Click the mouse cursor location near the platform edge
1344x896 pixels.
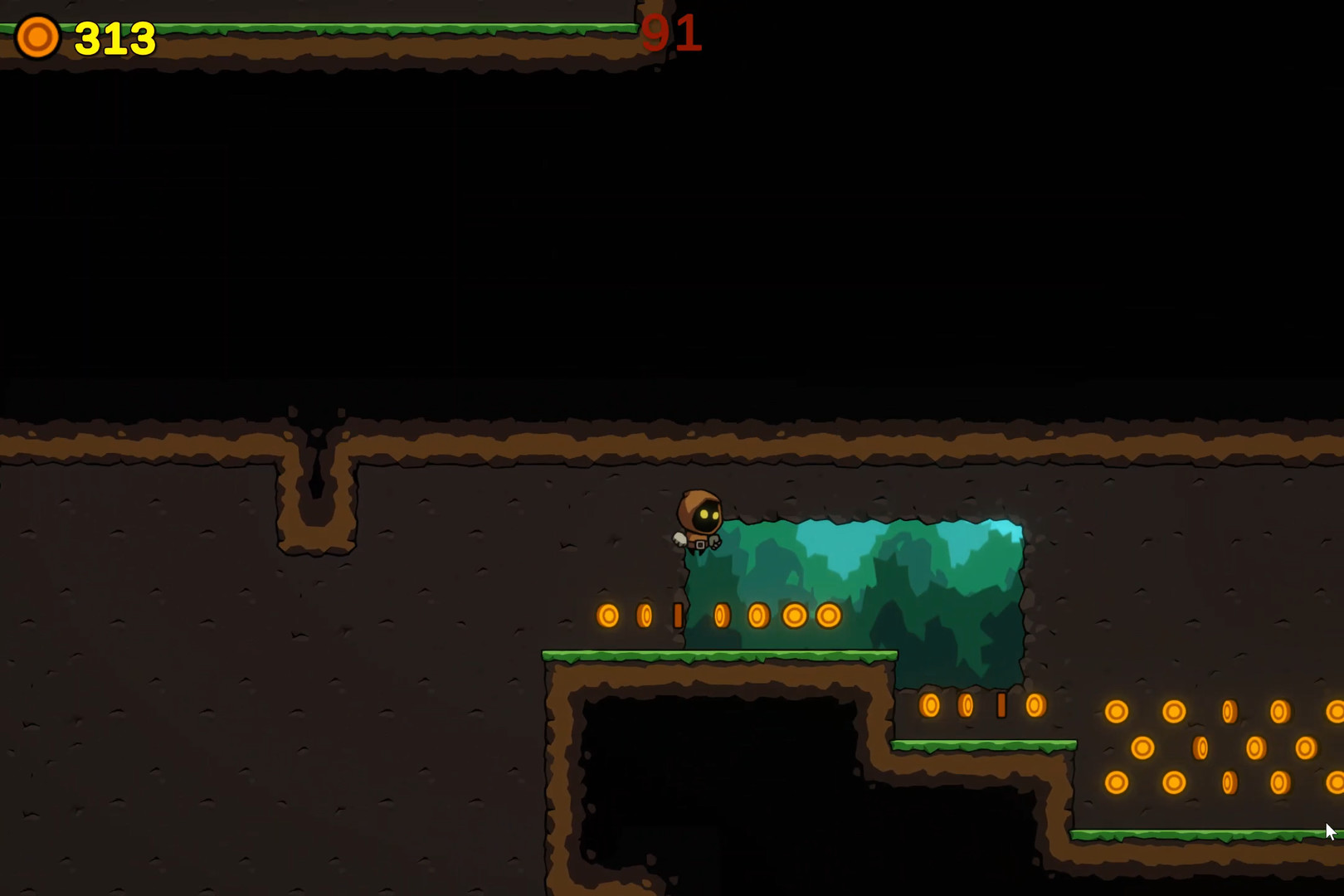(x=1327, y=830)
